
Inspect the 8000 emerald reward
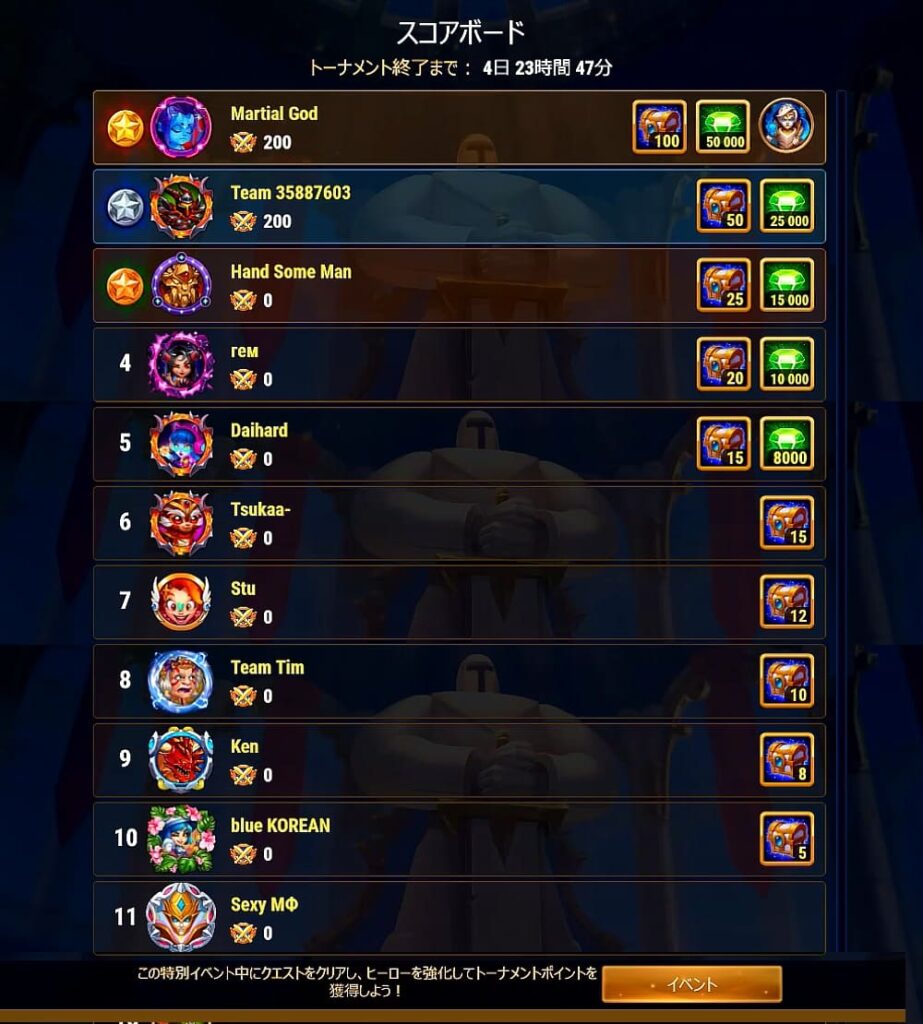[786, 443]
